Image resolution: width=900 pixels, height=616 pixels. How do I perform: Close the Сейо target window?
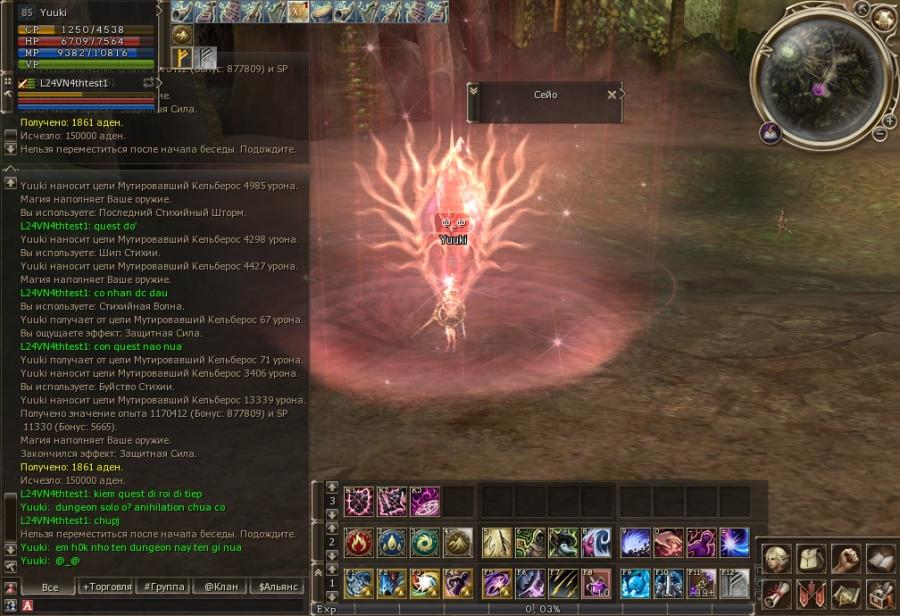pos(612,95)
